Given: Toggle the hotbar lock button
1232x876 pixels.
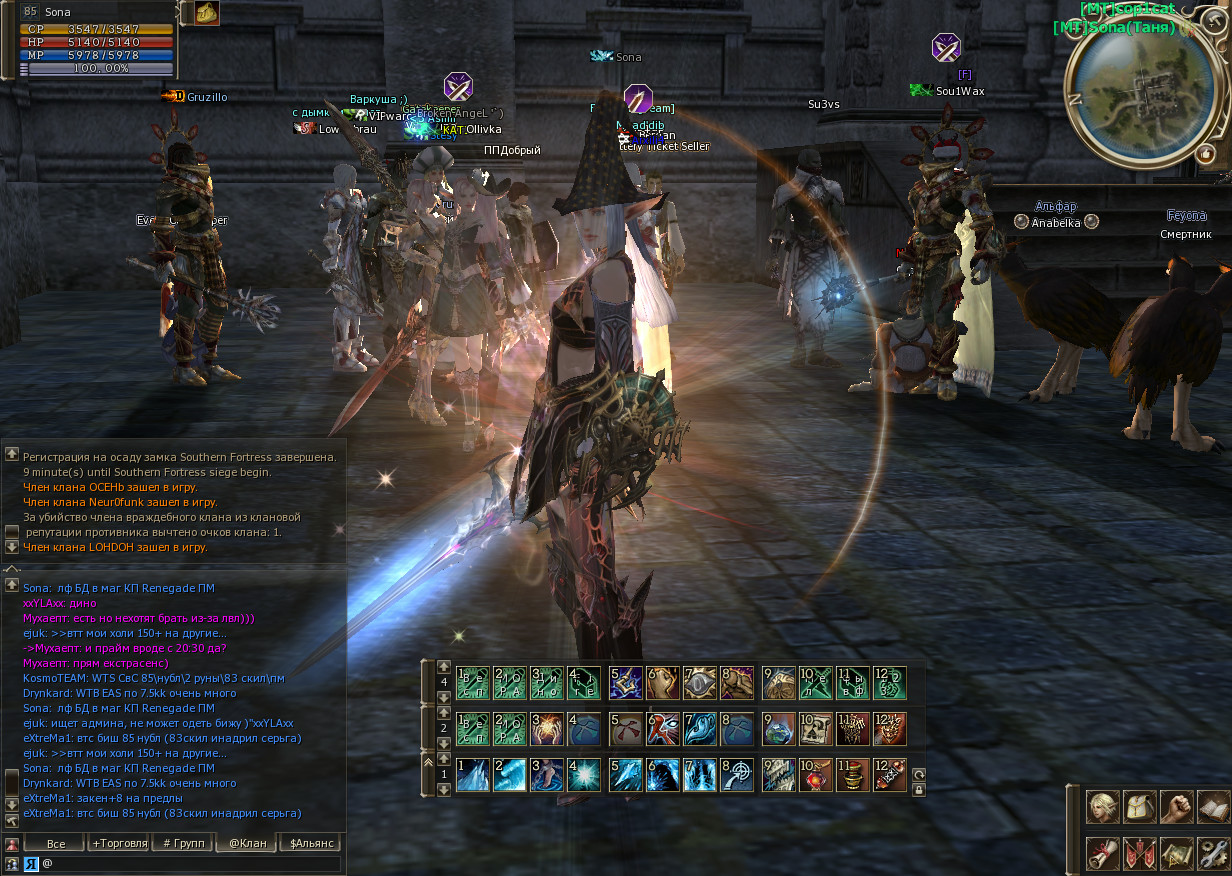Looking at the screenshot, I should point(919,790).
